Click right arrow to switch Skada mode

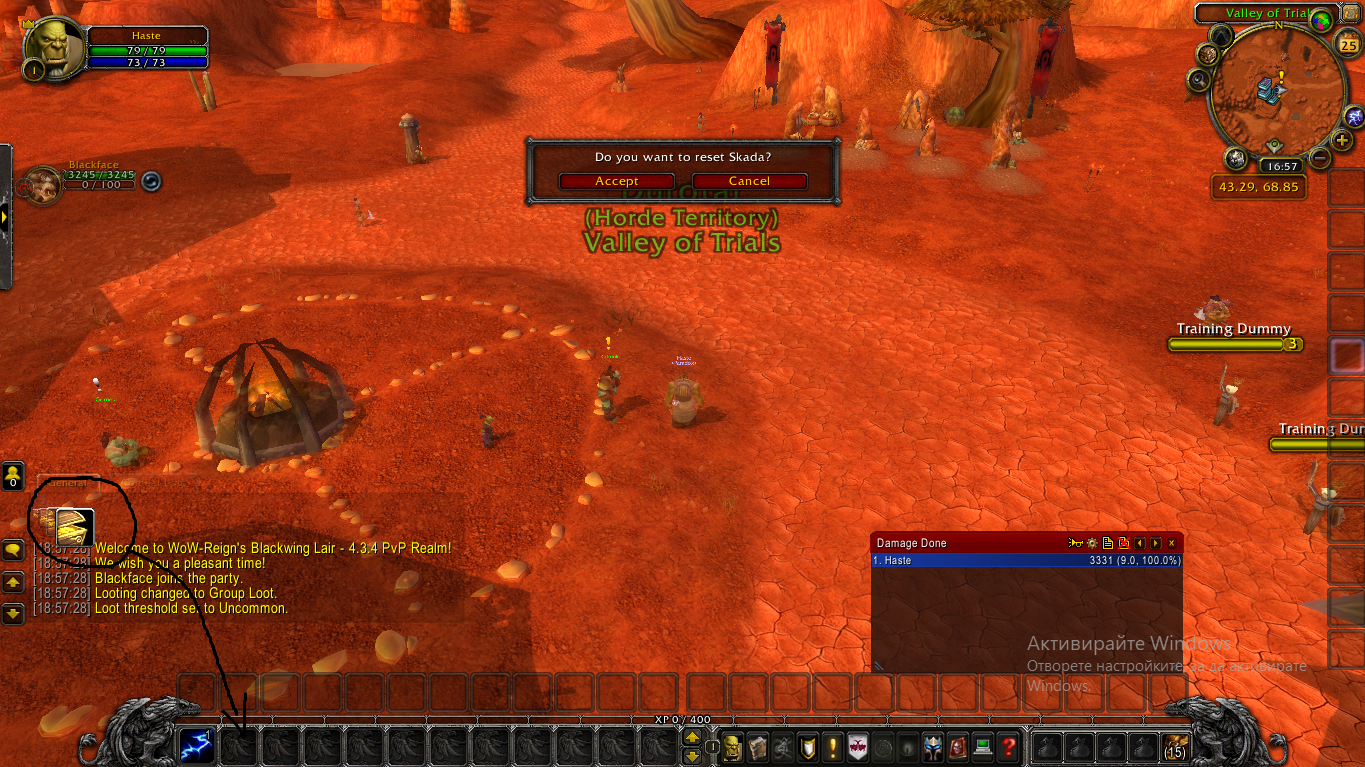click(x=1156, y=542)
